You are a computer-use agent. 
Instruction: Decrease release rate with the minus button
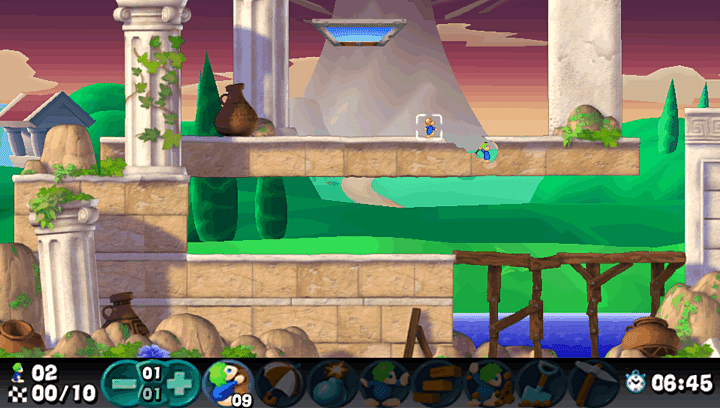point(122,382)
